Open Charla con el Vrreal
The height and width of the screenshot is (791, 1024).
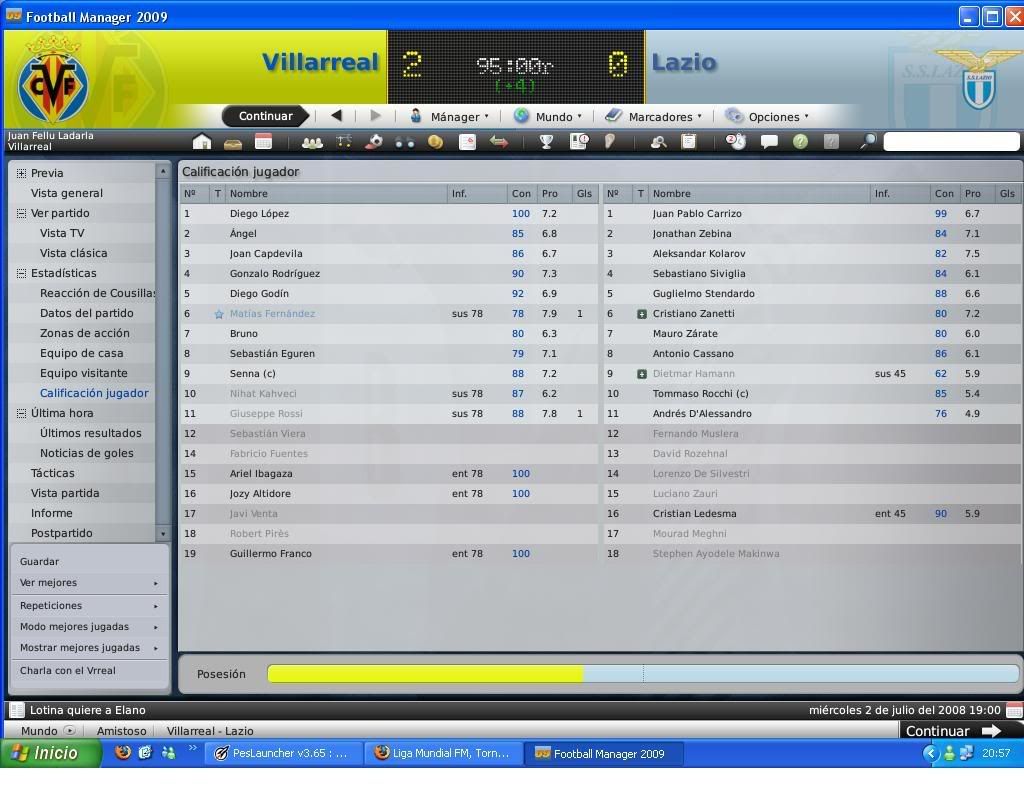click(68, 671)
